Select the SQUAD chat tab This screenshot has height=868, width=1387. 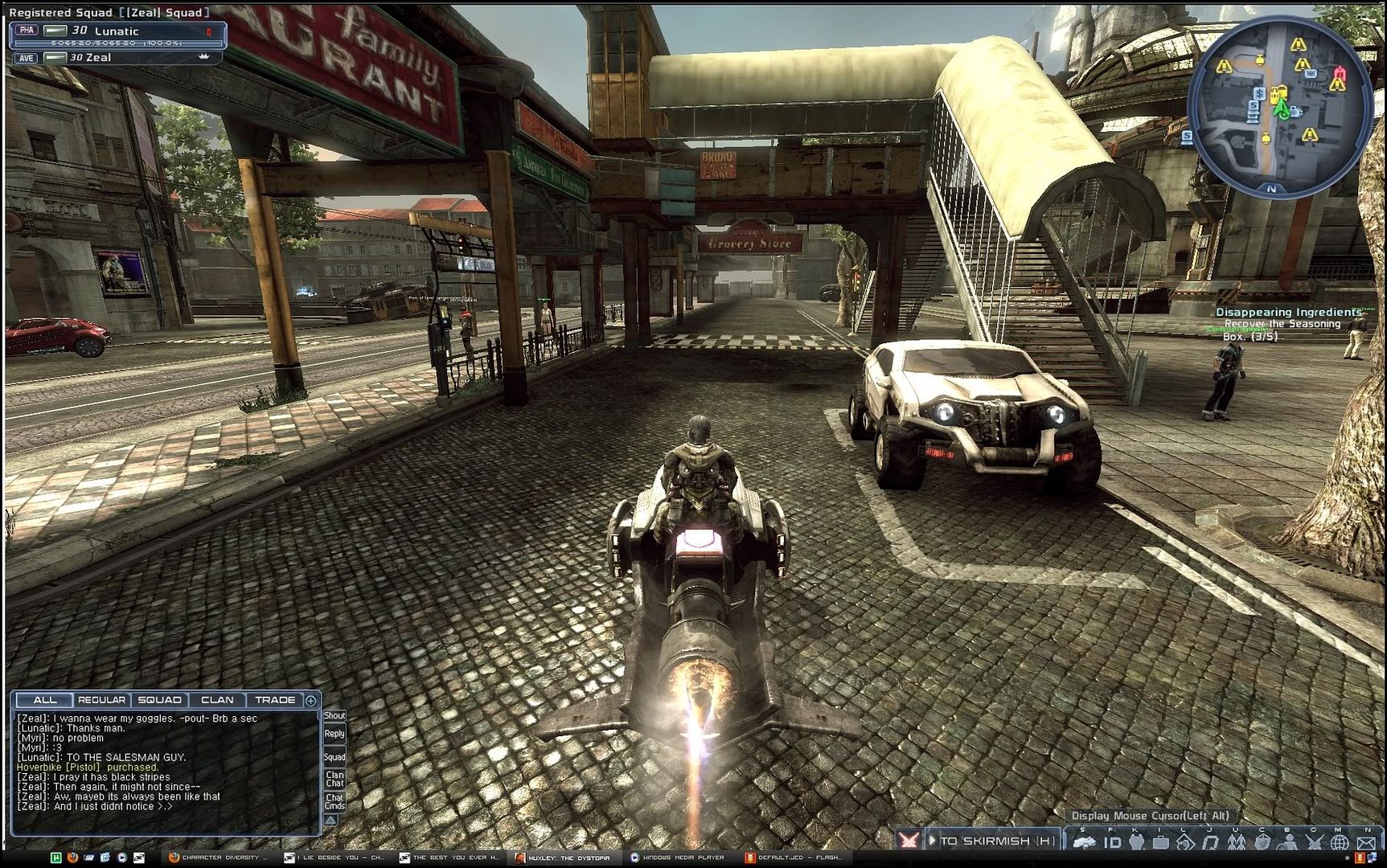coord(159,700)
